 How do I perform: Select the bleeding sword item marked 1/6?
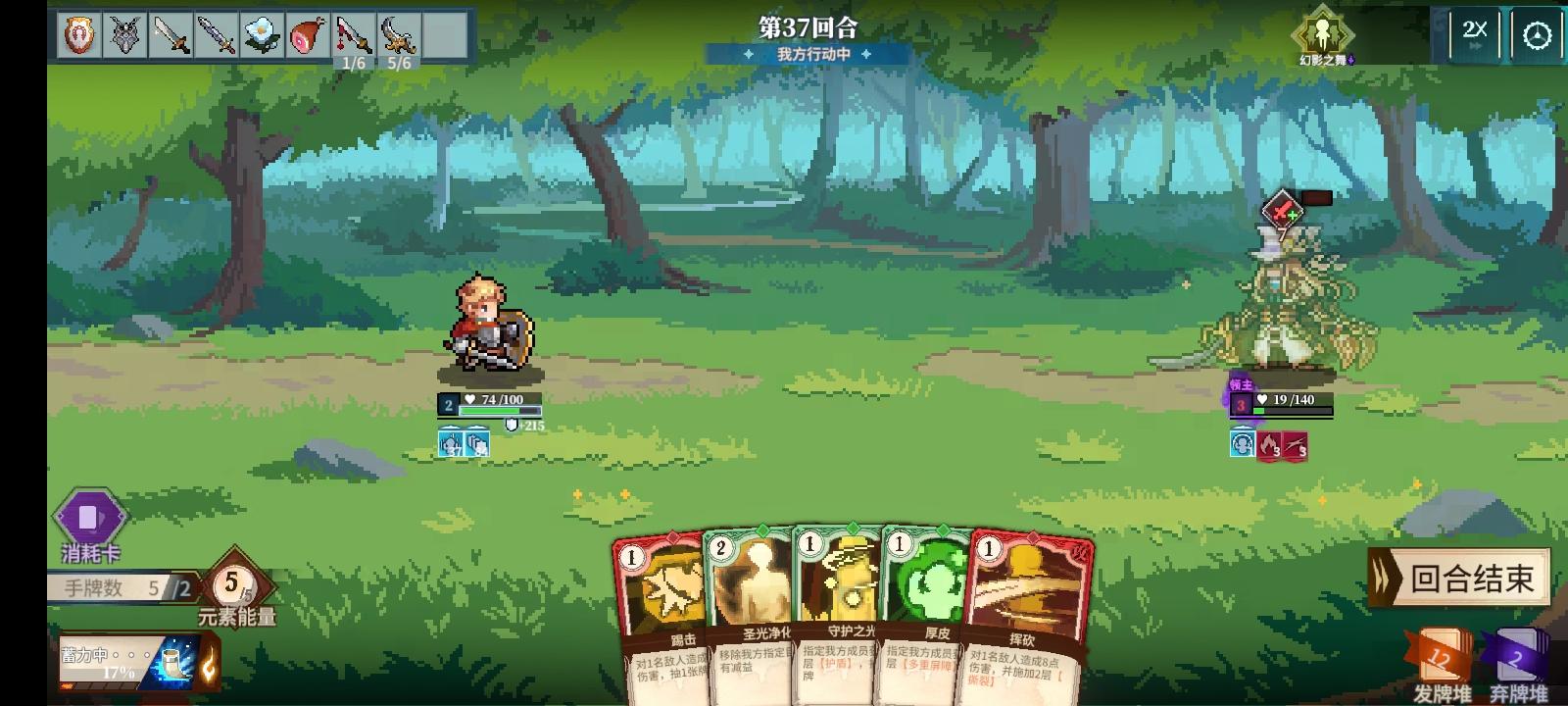355,31
